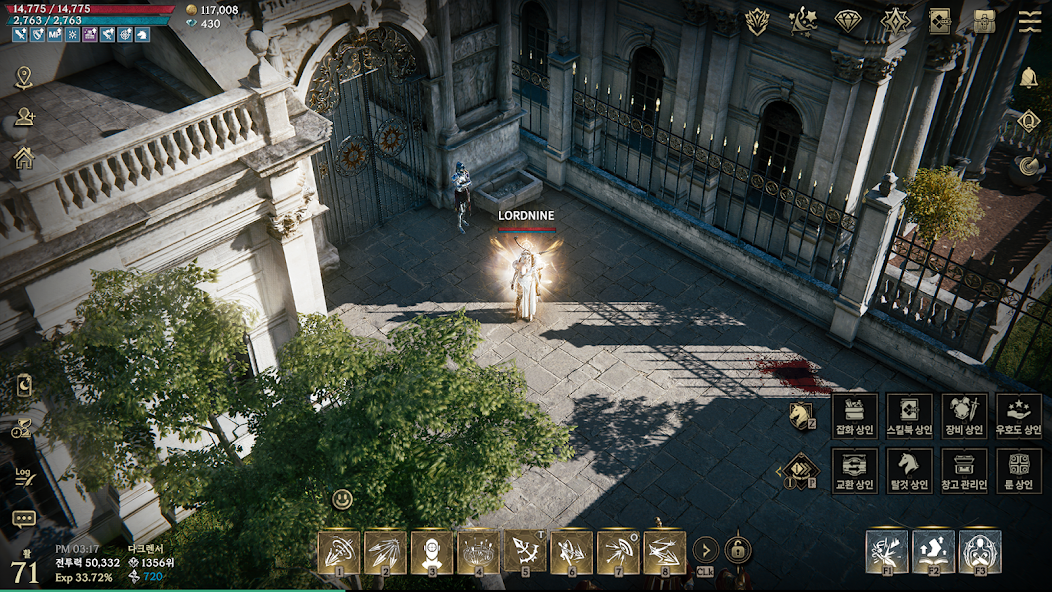The width and height of the screenshot is (1052, 592).
Task: Open the backpack inventory
Action: [x=985, y=21]
